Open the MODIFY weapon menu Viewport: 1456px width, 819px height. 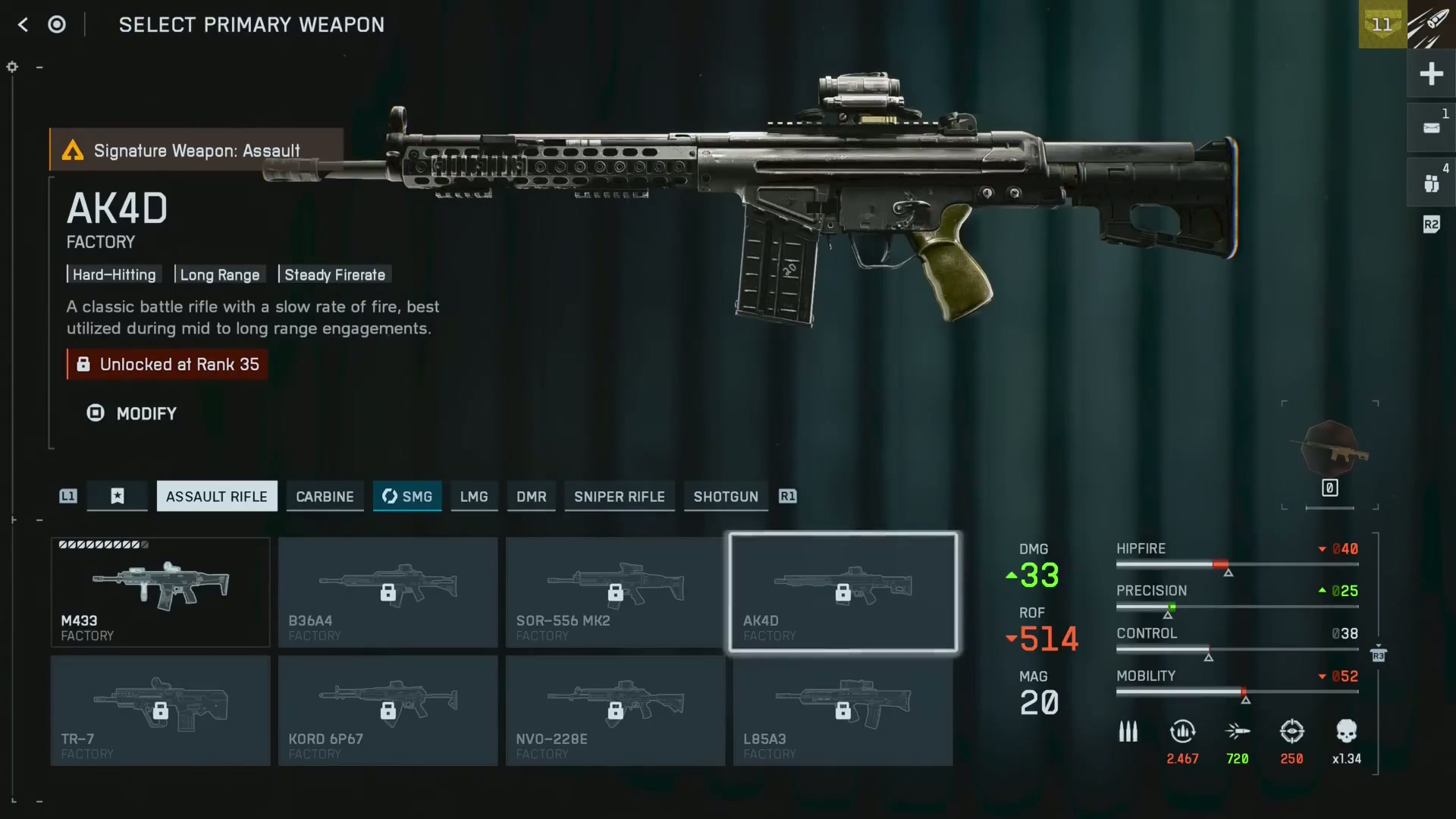[131, 413]
